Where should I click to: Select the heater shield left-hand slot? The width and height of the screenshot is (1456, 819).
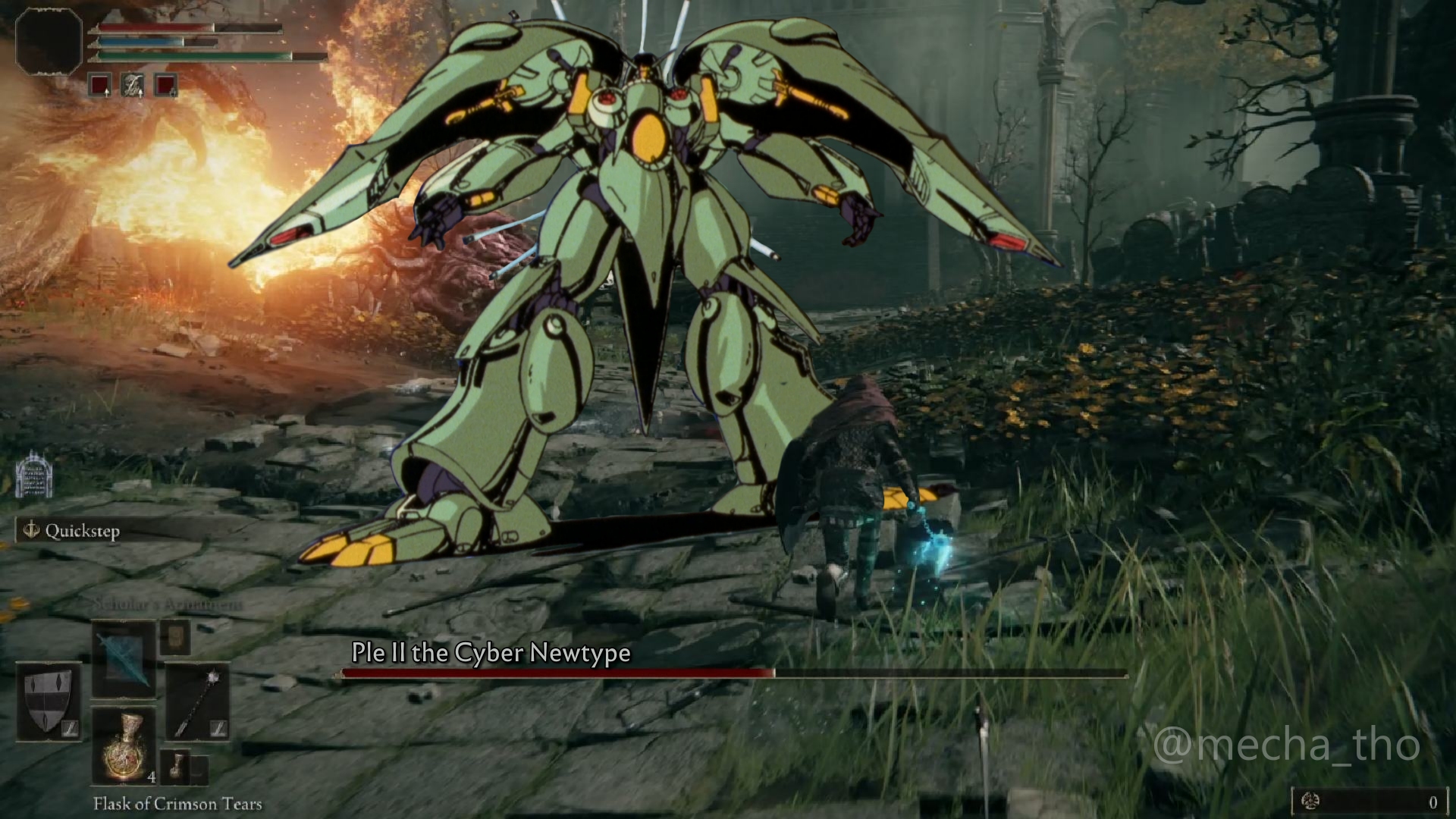click(49, 701)
